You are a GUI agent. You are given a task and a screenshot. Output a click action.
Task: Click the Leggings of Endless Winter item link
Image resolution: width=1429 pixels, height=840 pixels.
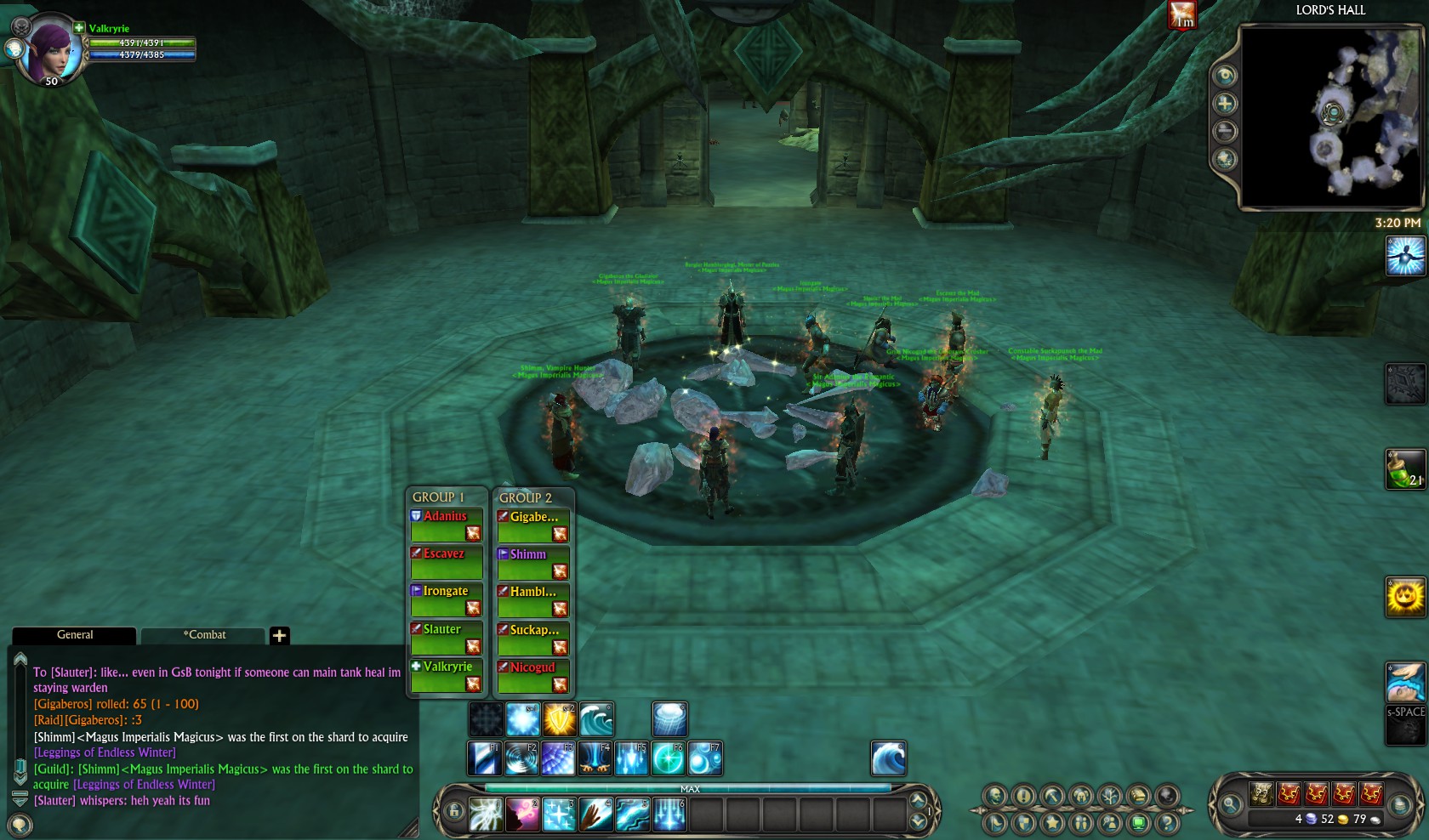pyautogui.click(x=105, y=752)
